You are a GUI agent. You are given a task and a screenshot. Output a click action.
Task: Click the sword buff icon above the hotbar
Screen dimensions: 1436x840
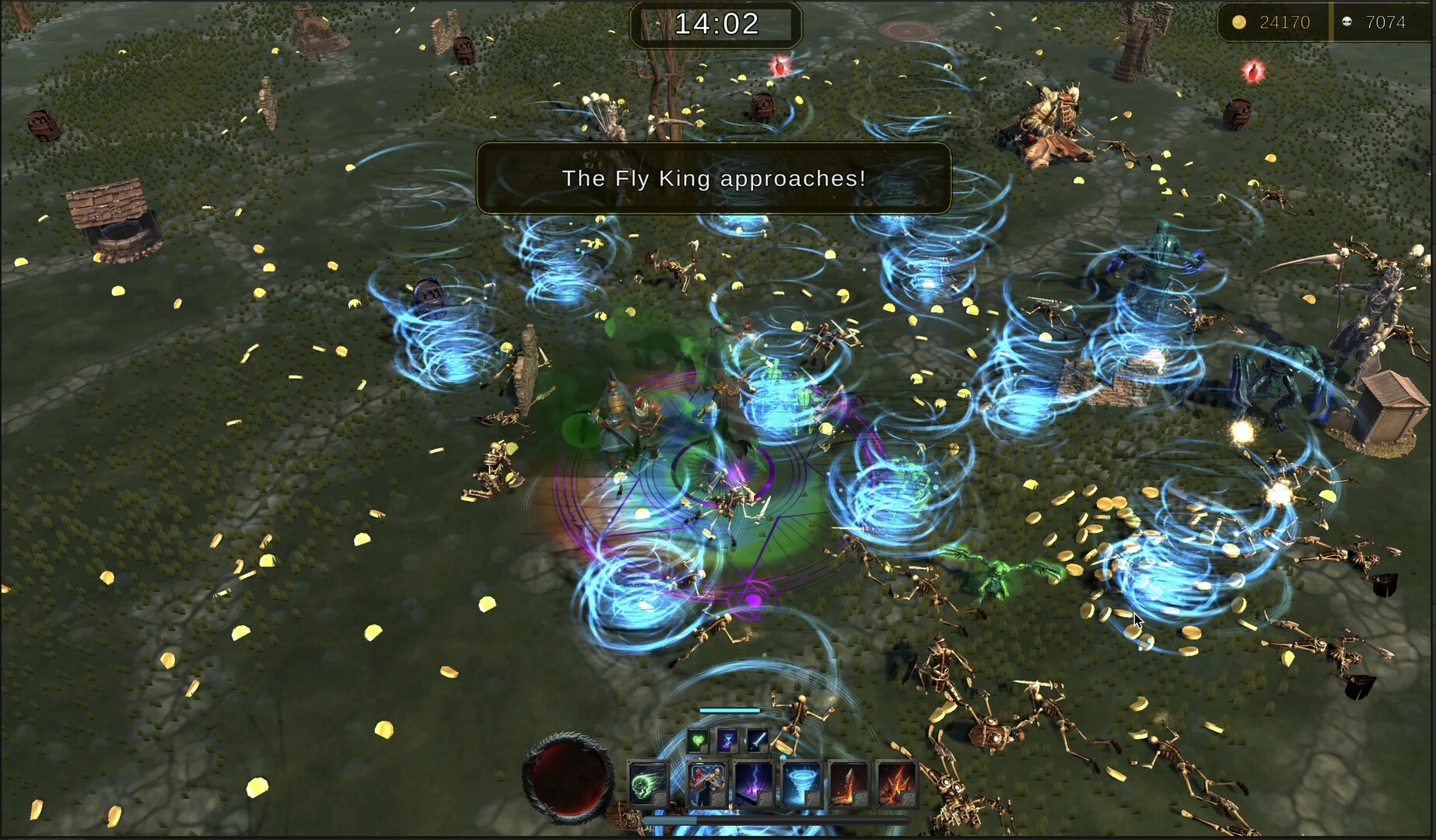(757, 739)
